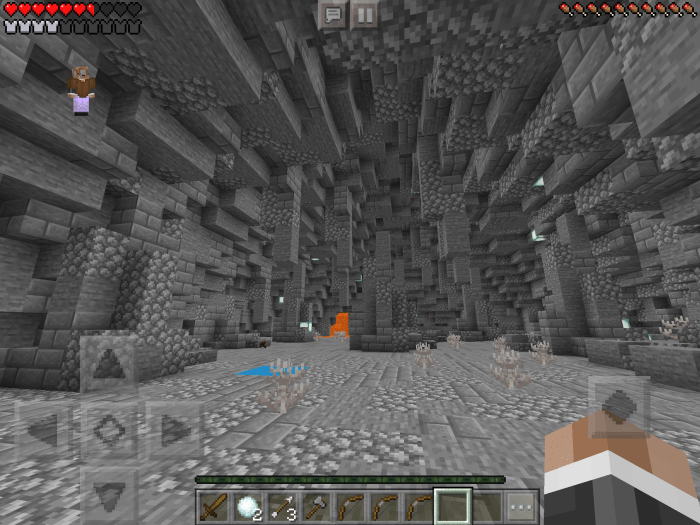Tap the move right arrow
The width and height of the screenshot is (700, 525).
[173, 430]
